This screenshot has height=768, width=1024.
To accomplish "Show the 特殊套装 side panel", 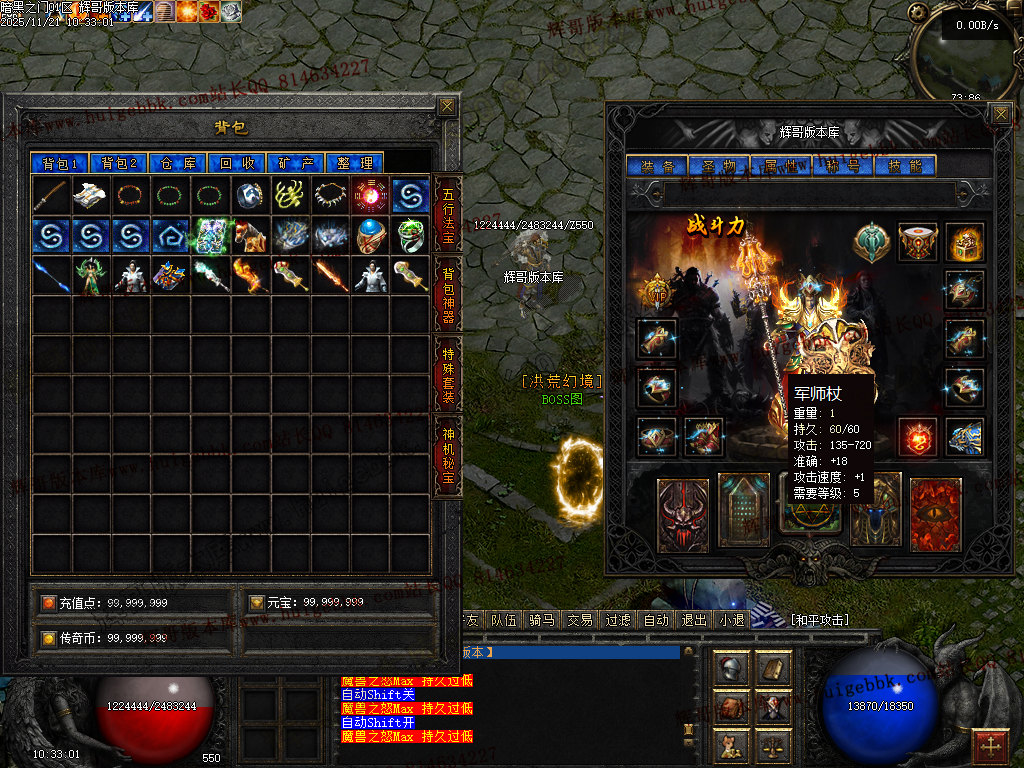I will [447, 370].
